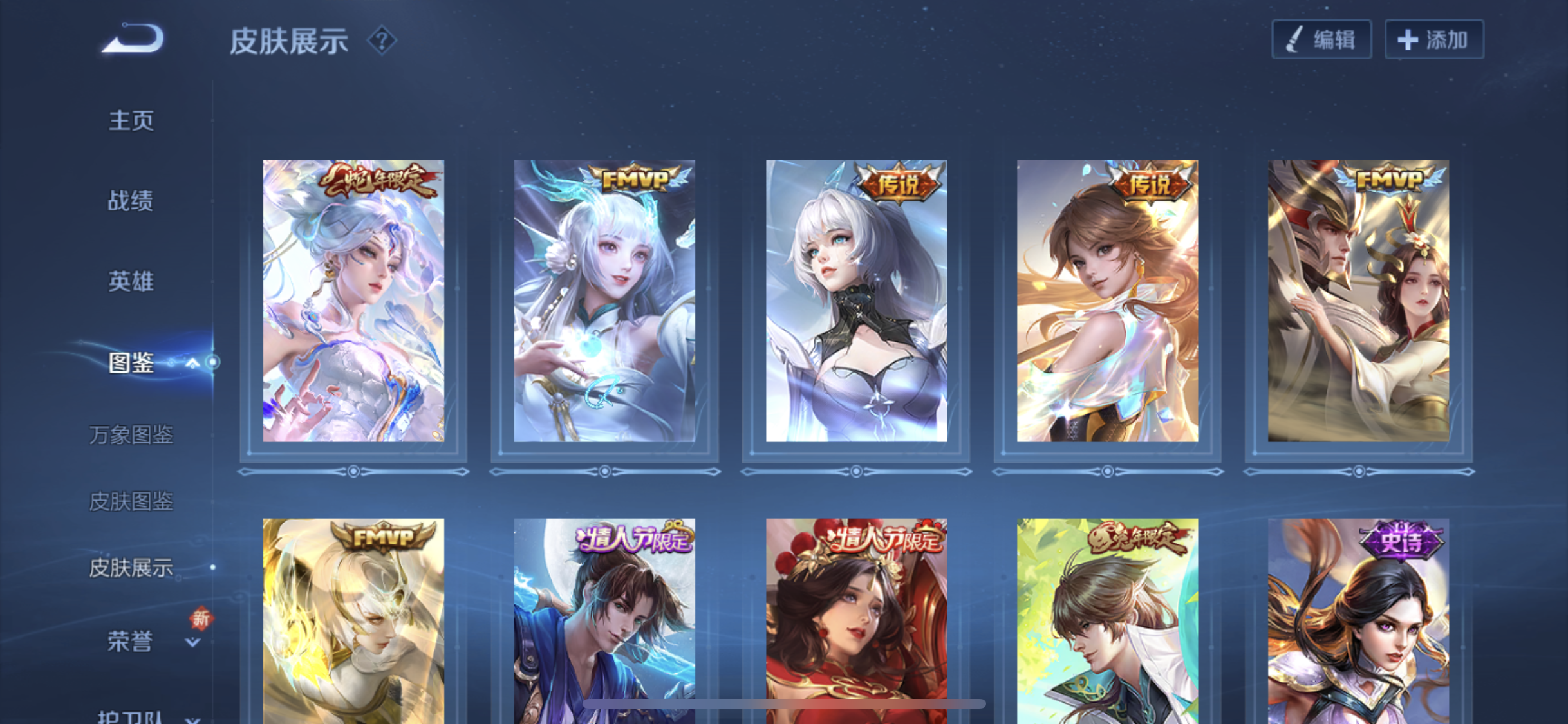Image resolution: width=1568 pixels, height=724 pixels.
Task: Select the 蛇年限定 snake year skin card
Action: 353,301
